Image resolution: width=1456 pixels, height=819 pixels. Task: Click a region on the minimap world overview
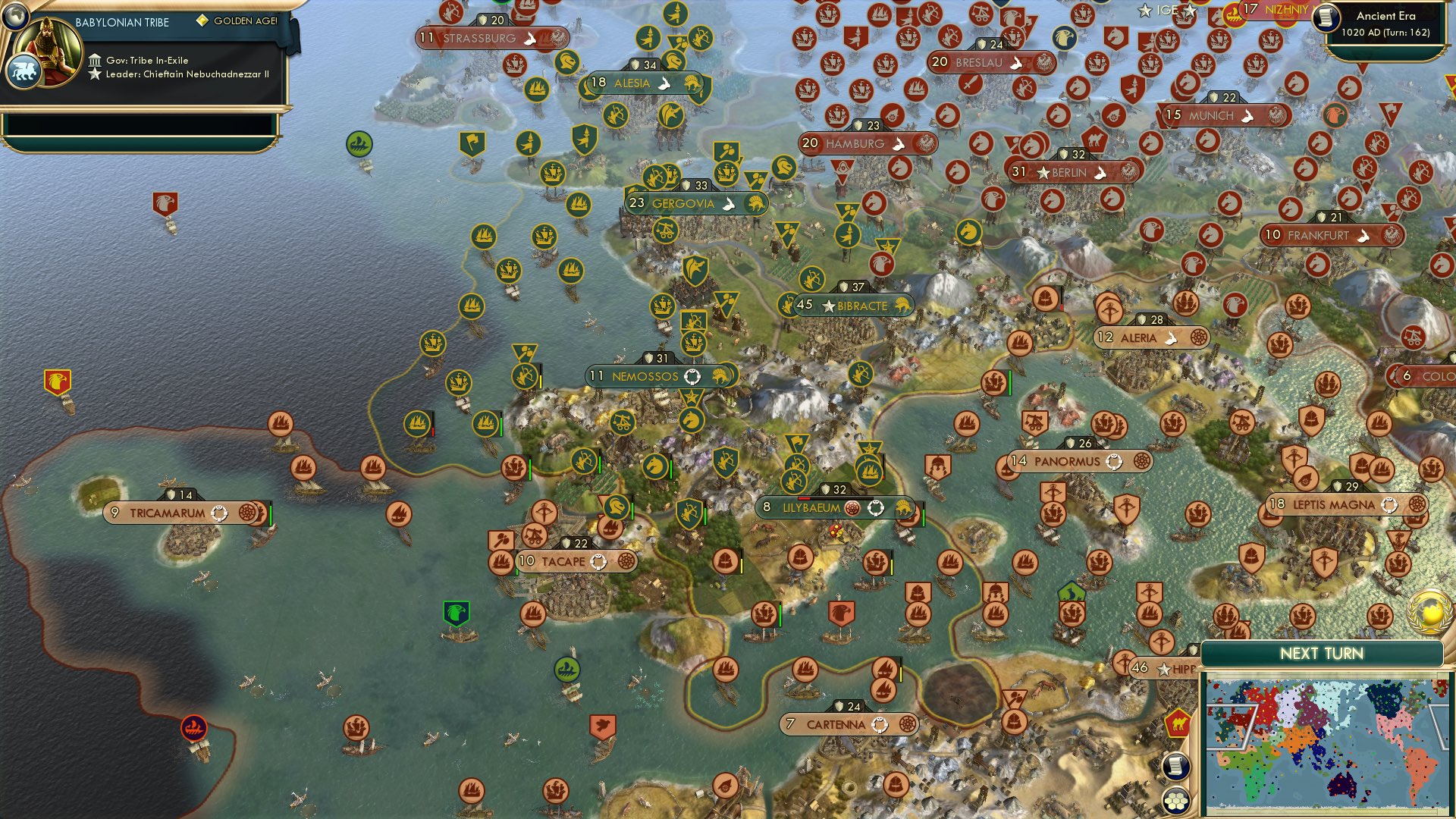(x=1327, y=739)
